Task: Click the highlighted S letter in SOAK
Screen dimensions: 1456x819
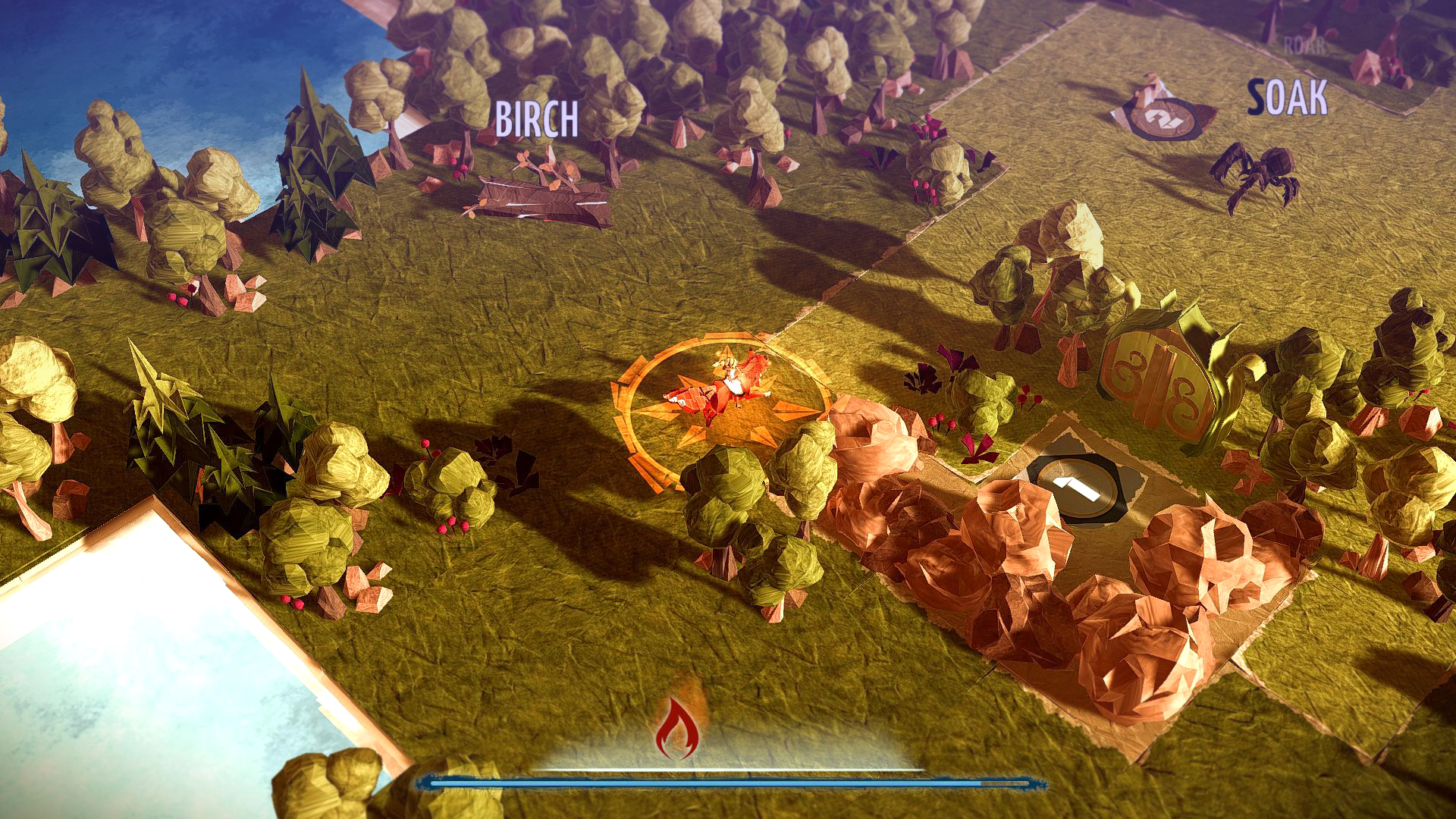Action: click(x=1256, y=97)
